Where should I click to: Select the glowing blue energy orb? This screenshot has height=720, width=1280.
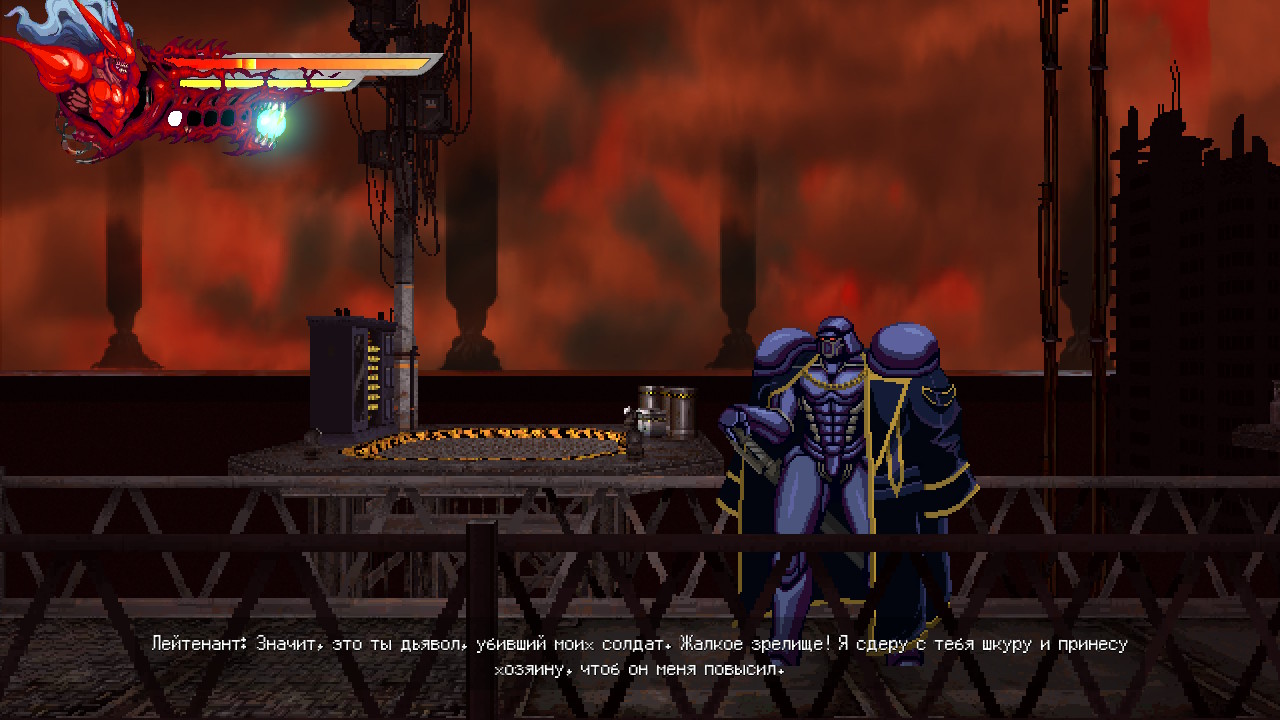pos(270,122)
